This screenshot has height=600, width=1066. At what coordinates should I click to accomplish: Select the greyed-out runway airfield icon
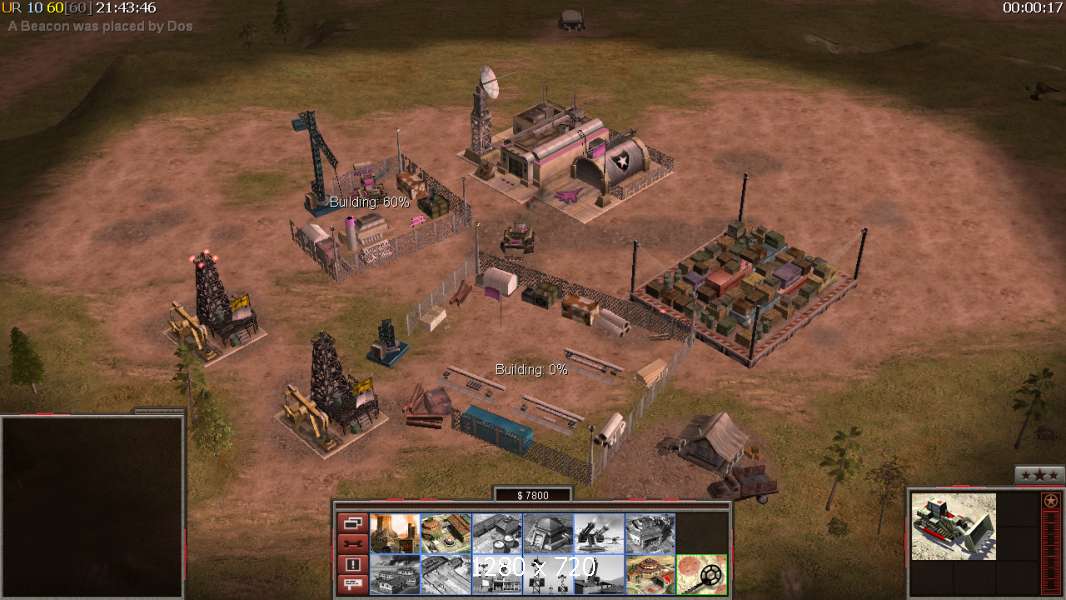446,574
